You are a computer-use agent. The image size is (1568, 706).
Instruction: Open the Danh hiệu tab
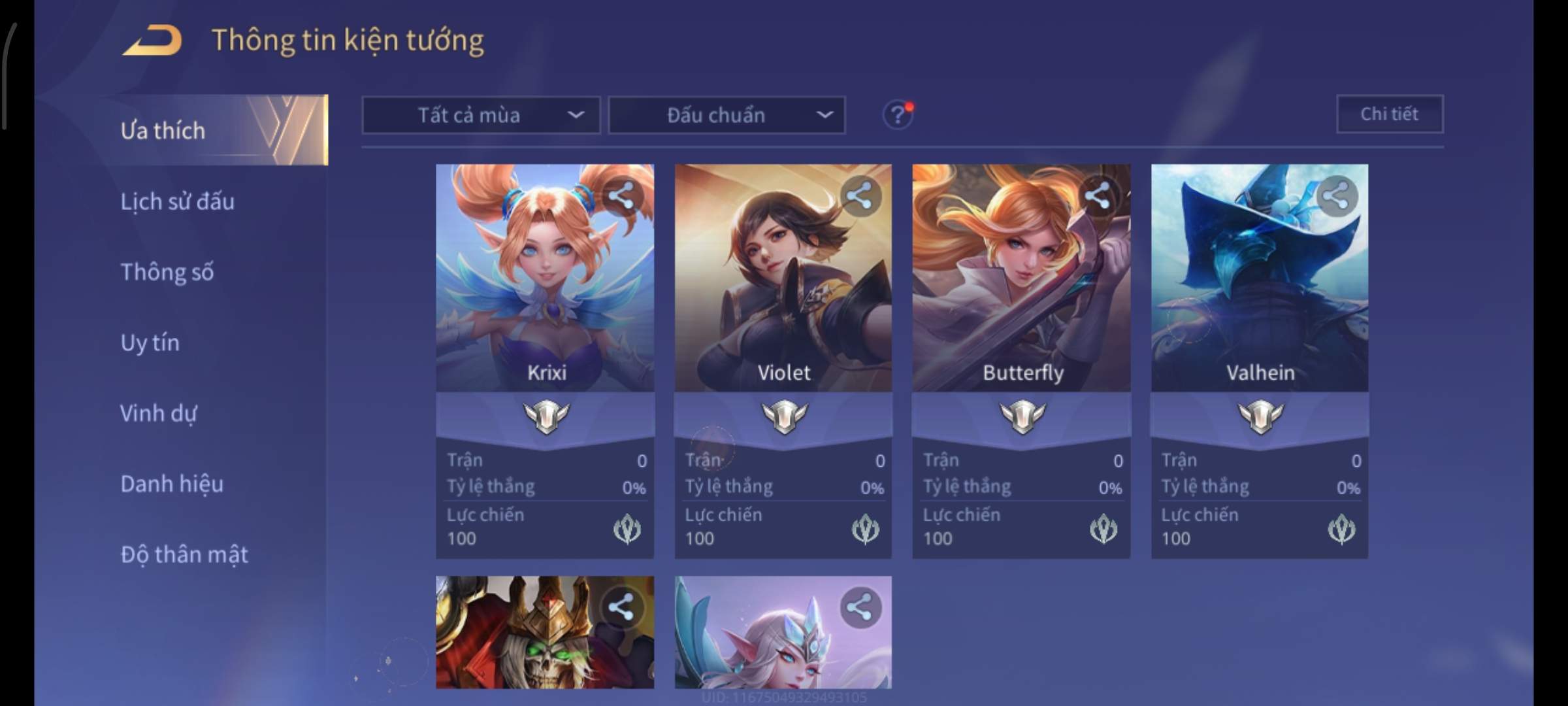[172, 484]
